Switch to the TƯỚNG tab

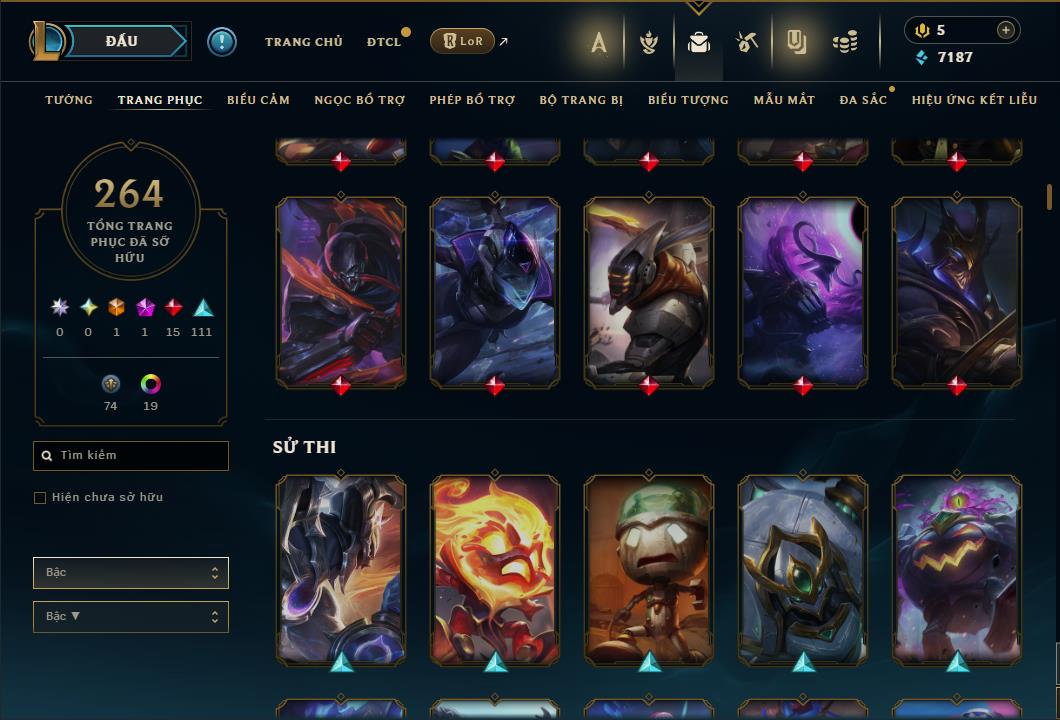pos(69,100)
